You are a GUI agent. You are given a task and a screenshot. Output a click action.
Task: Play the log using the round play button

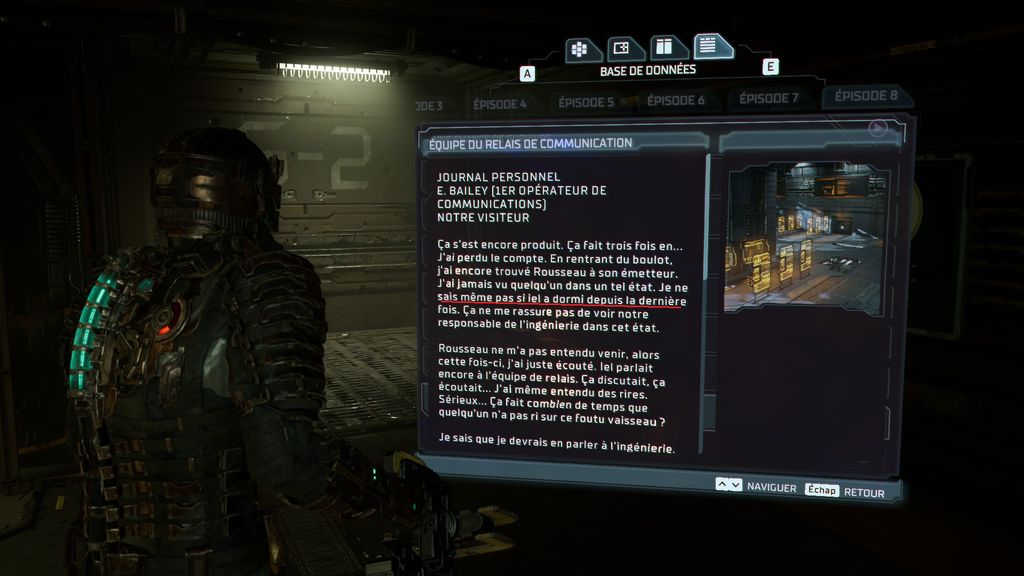point(878,128)
